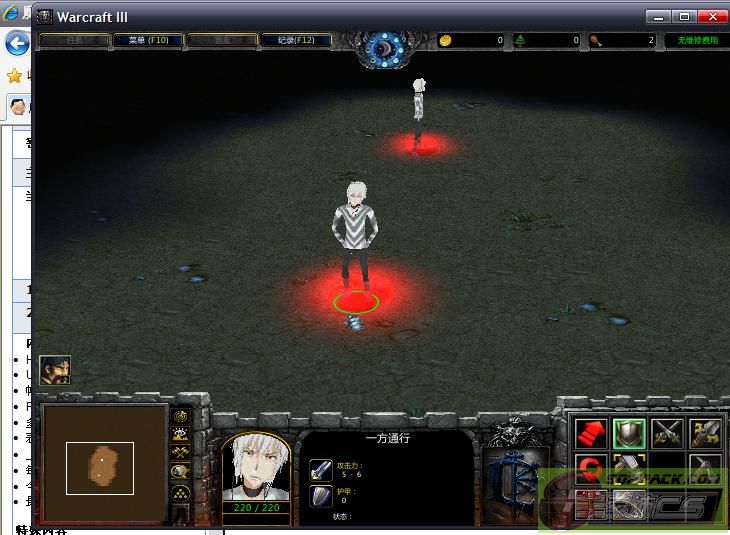Select the Hold Position shield command
The image size is (730, 535).
[629, 433]
